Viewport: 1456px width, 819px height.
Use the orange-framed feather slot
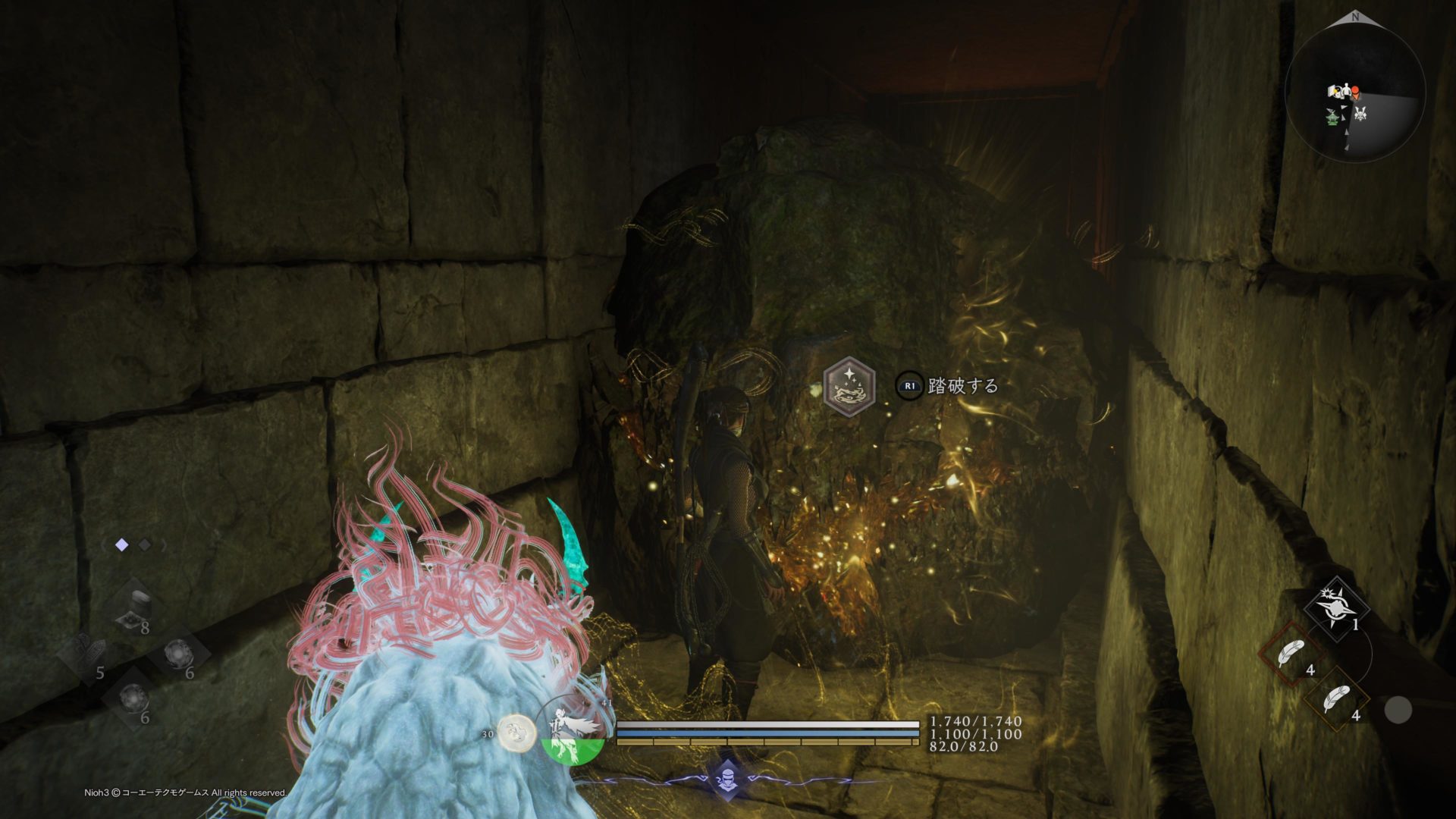coord(1336,699)
